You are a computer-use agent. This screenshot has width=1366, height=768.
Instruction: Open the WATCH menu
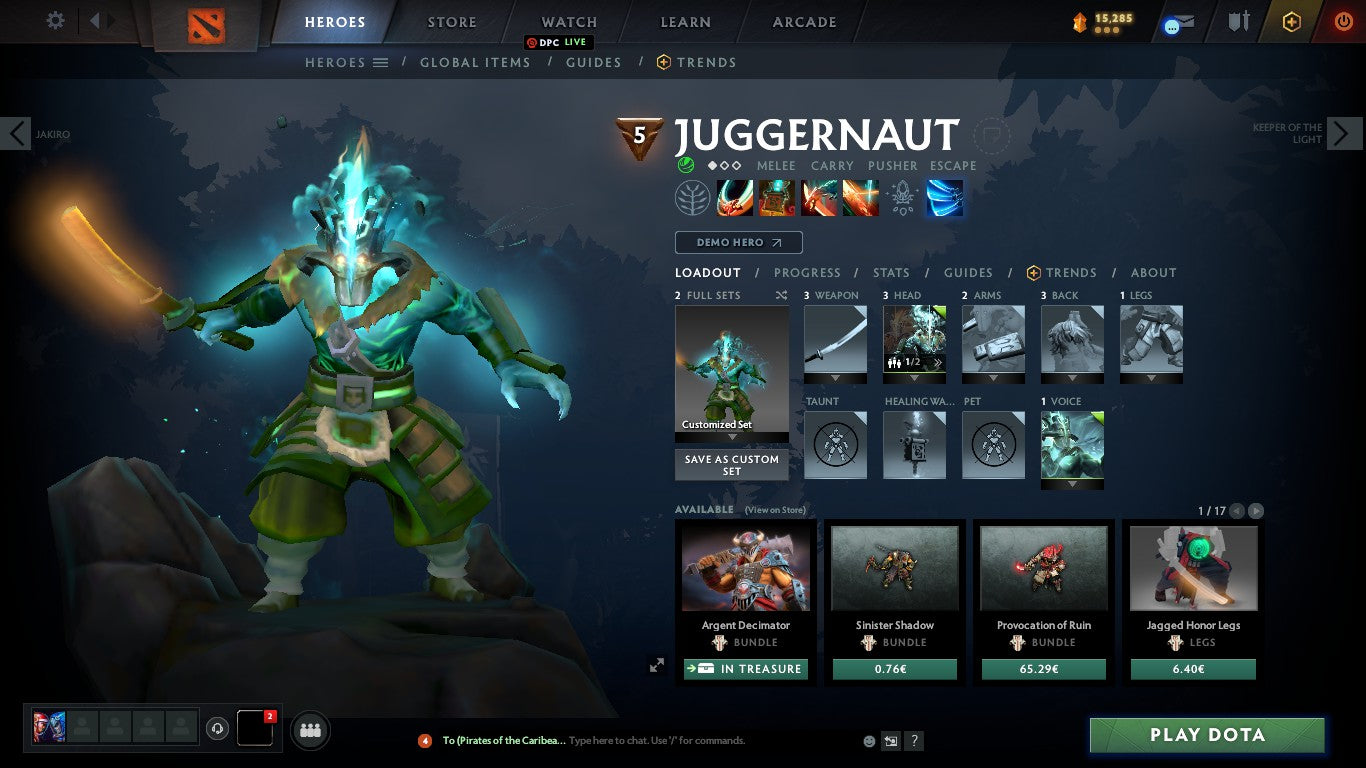(568, 21)
